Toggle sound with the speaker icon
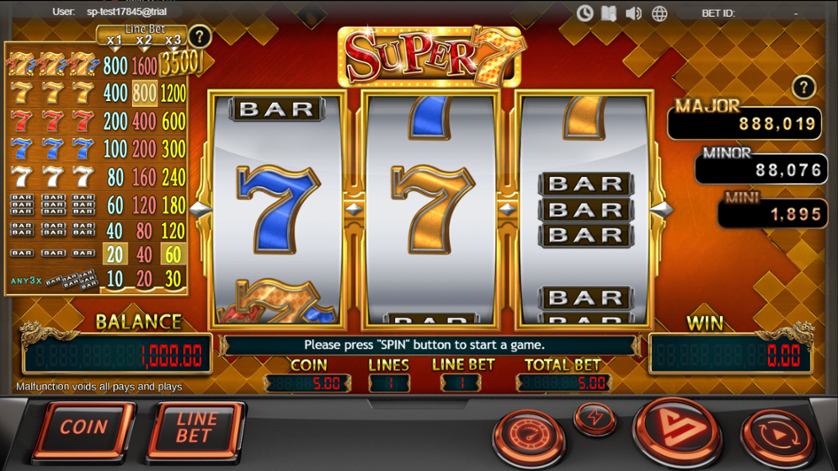Image resolution: width=838 pixels, height=471 pixels. point(633,13)
